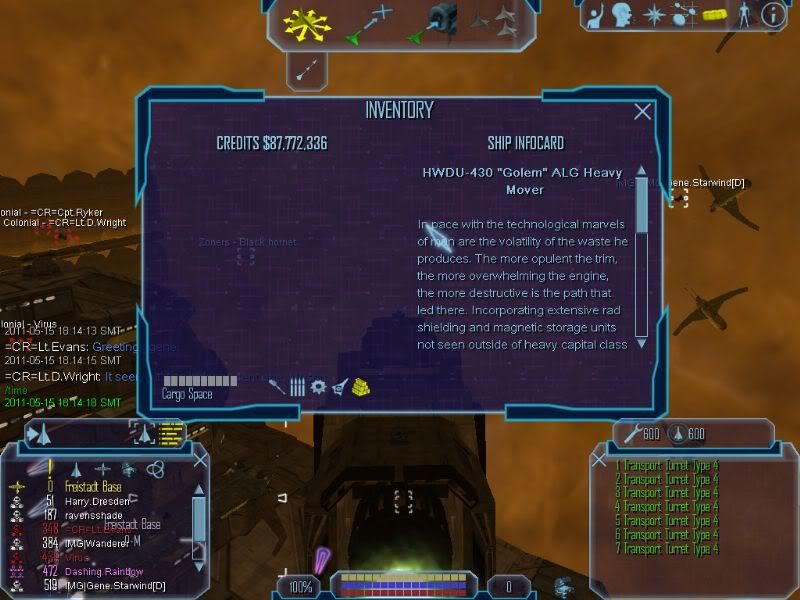This screenshot has height=600, width=800.
Task: Show the yellow commodities filter in inventory
Action: [361, 387]
